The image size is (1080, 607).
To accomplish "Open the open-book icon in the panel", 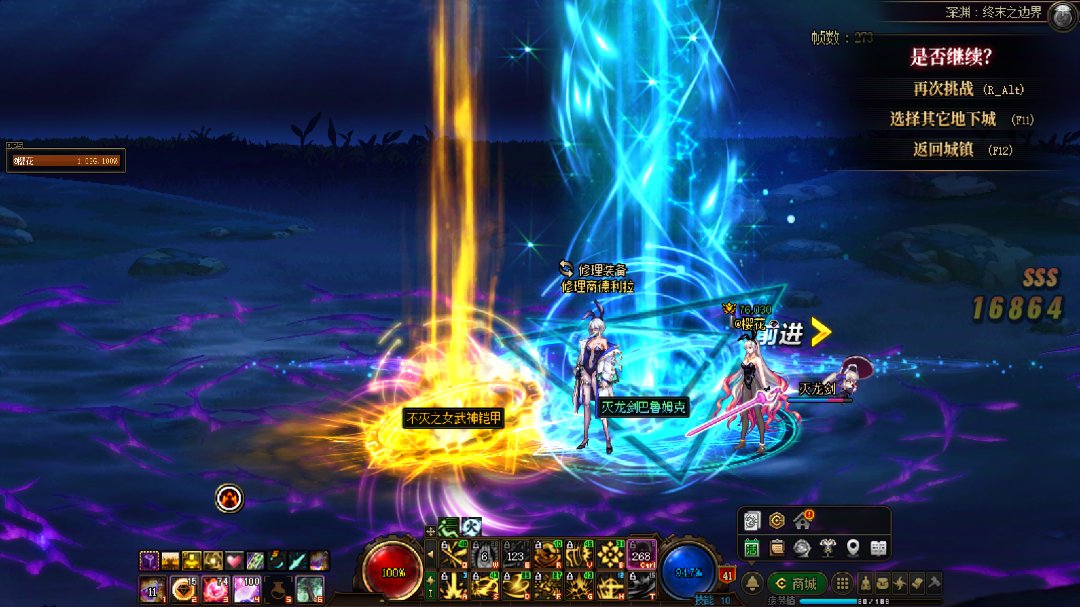I will click(878, 547).
